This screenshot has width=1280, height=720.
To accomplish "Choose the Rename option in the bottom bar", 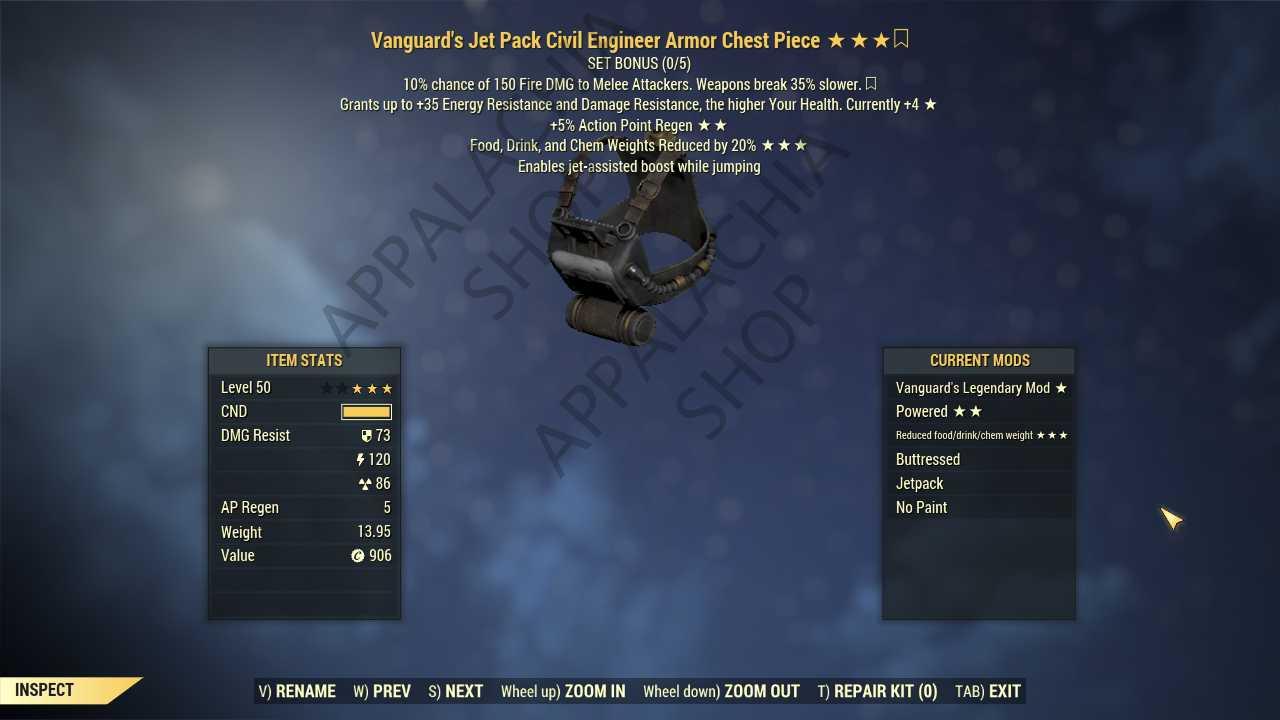I will click(297, 691).
